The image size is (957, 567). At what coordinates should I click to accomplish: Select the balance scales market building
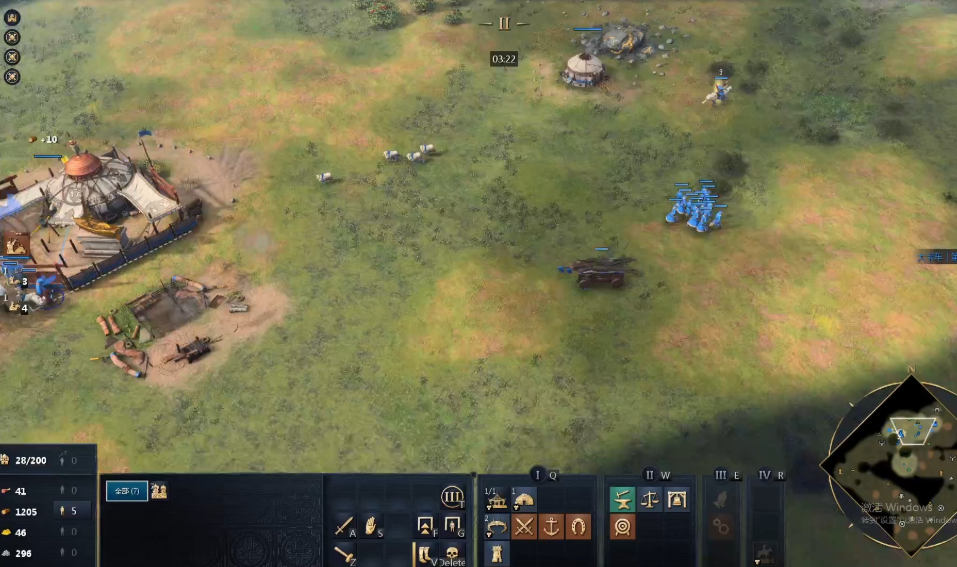(x=649, y=499)
